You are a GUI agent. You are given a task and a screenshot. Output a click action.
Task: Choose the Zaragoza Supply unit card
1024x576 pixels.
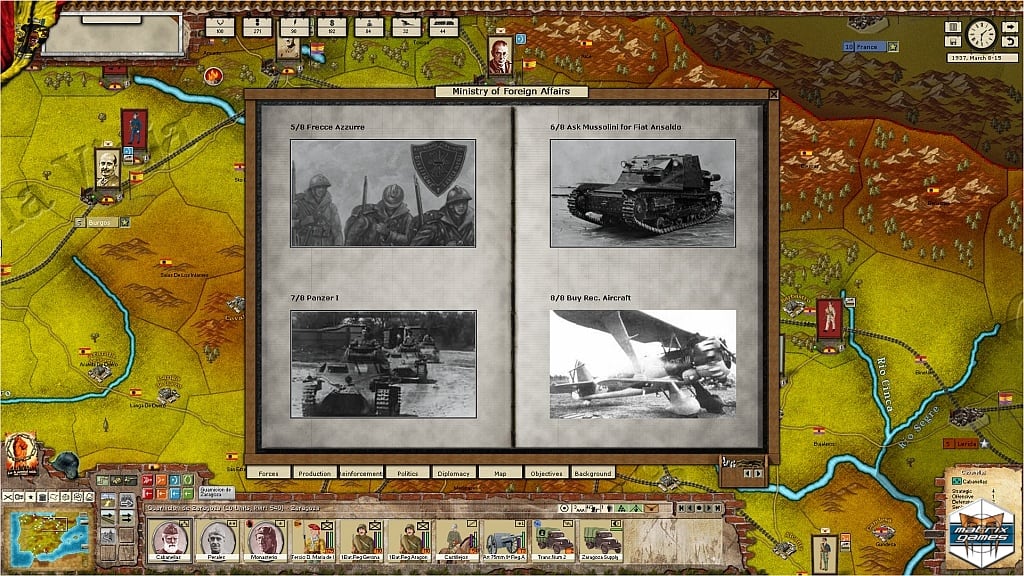pyautogui.click(x=602, y=540)
